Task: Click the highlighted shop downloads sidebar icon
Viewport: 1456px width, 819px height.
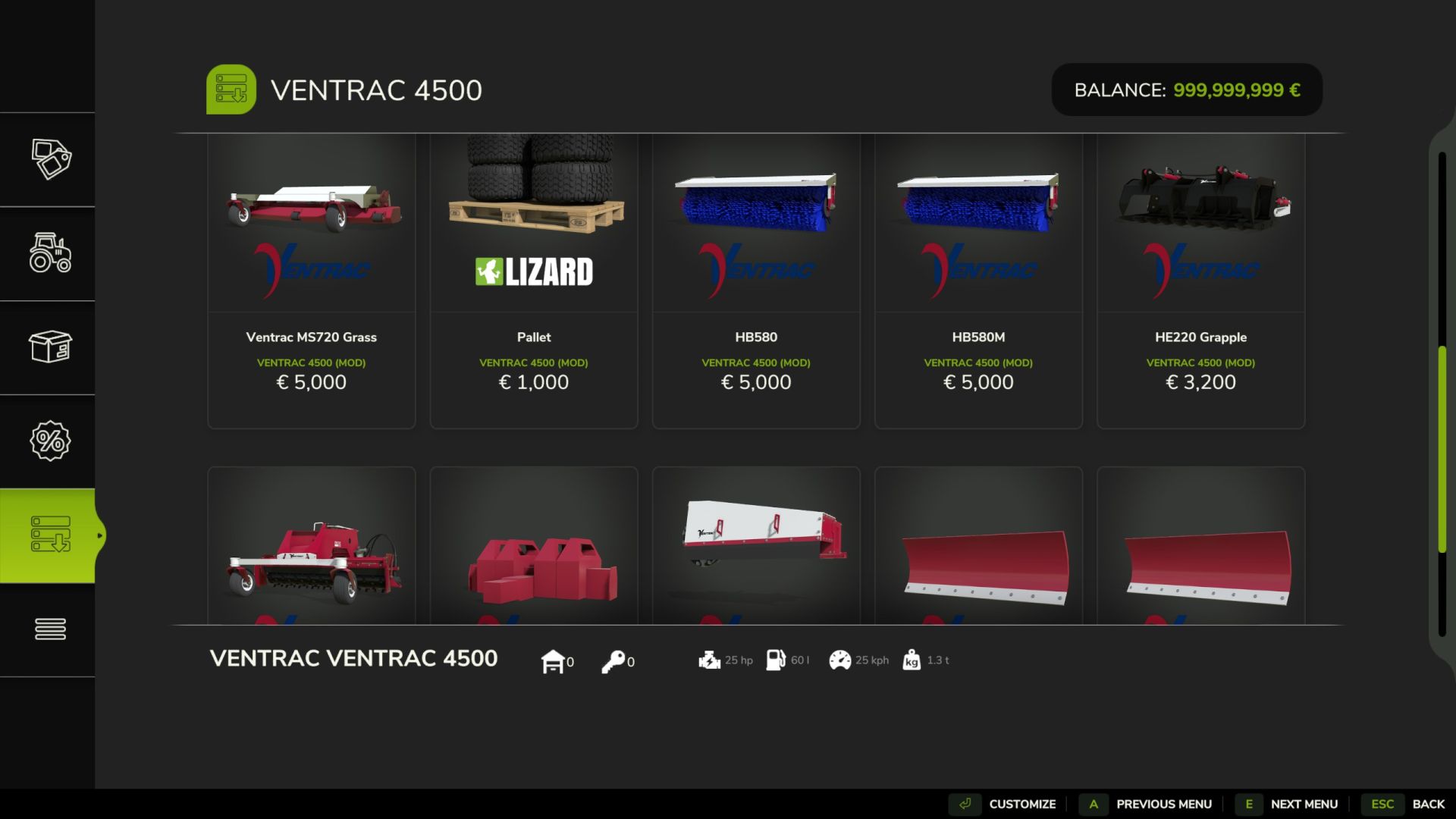Action: tap(49, 535)
